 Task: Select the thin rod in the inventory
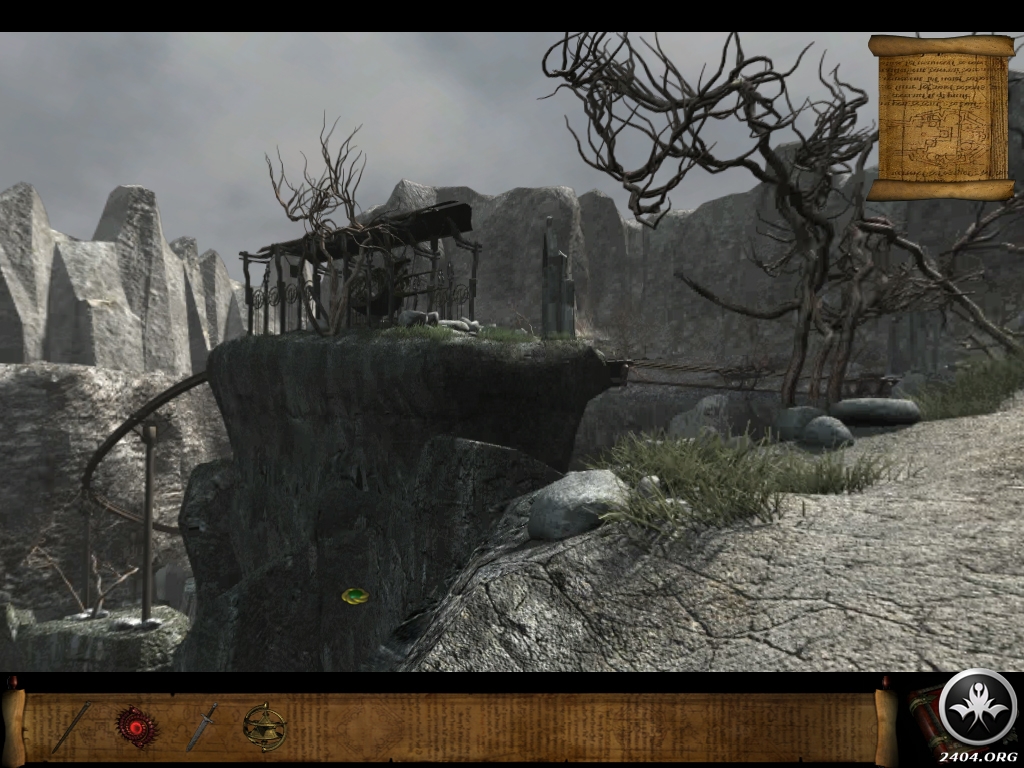(71, 727)
